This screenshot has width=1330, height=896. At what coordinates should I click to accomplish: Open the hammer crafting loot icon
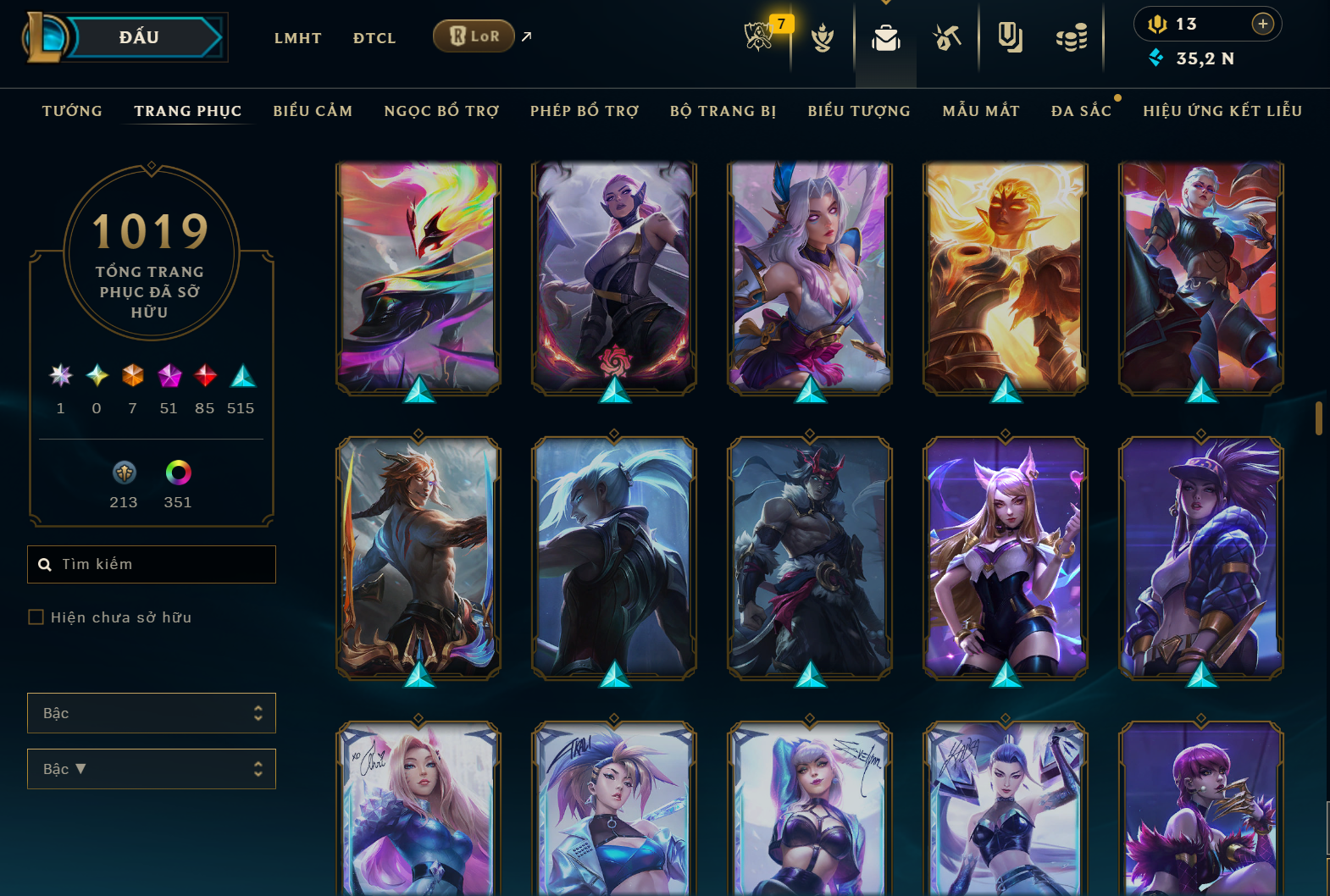point(947,38)
